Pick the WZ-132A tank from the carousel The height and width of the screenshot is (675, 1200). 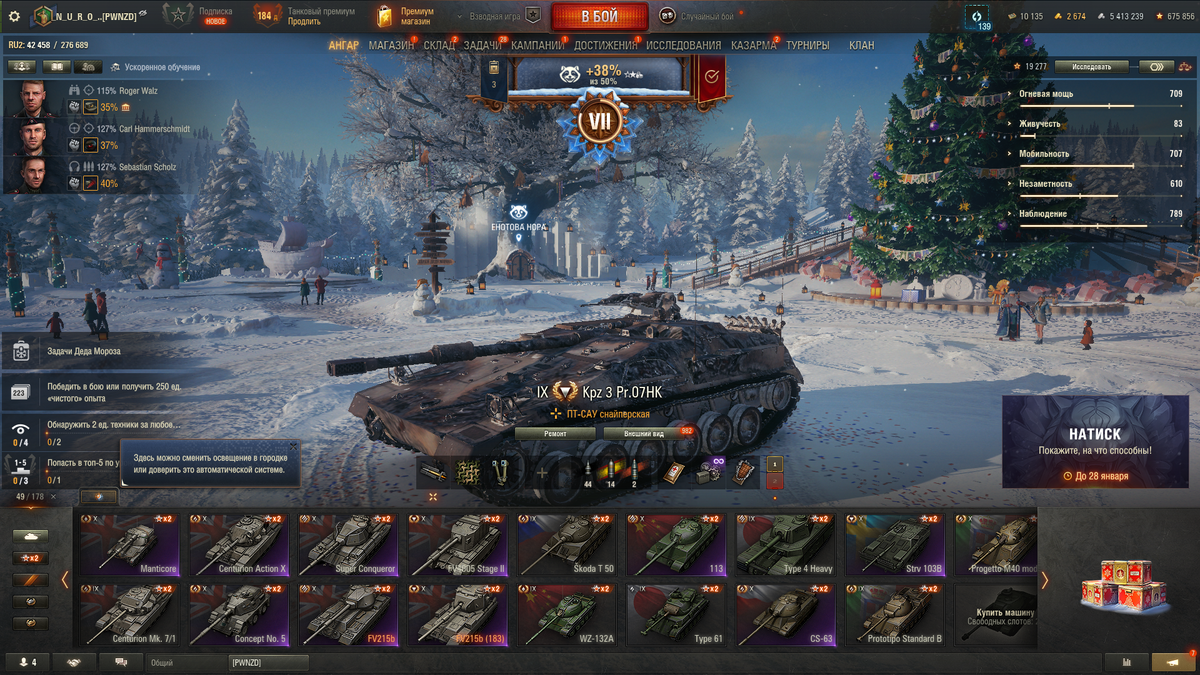(566, 613)
